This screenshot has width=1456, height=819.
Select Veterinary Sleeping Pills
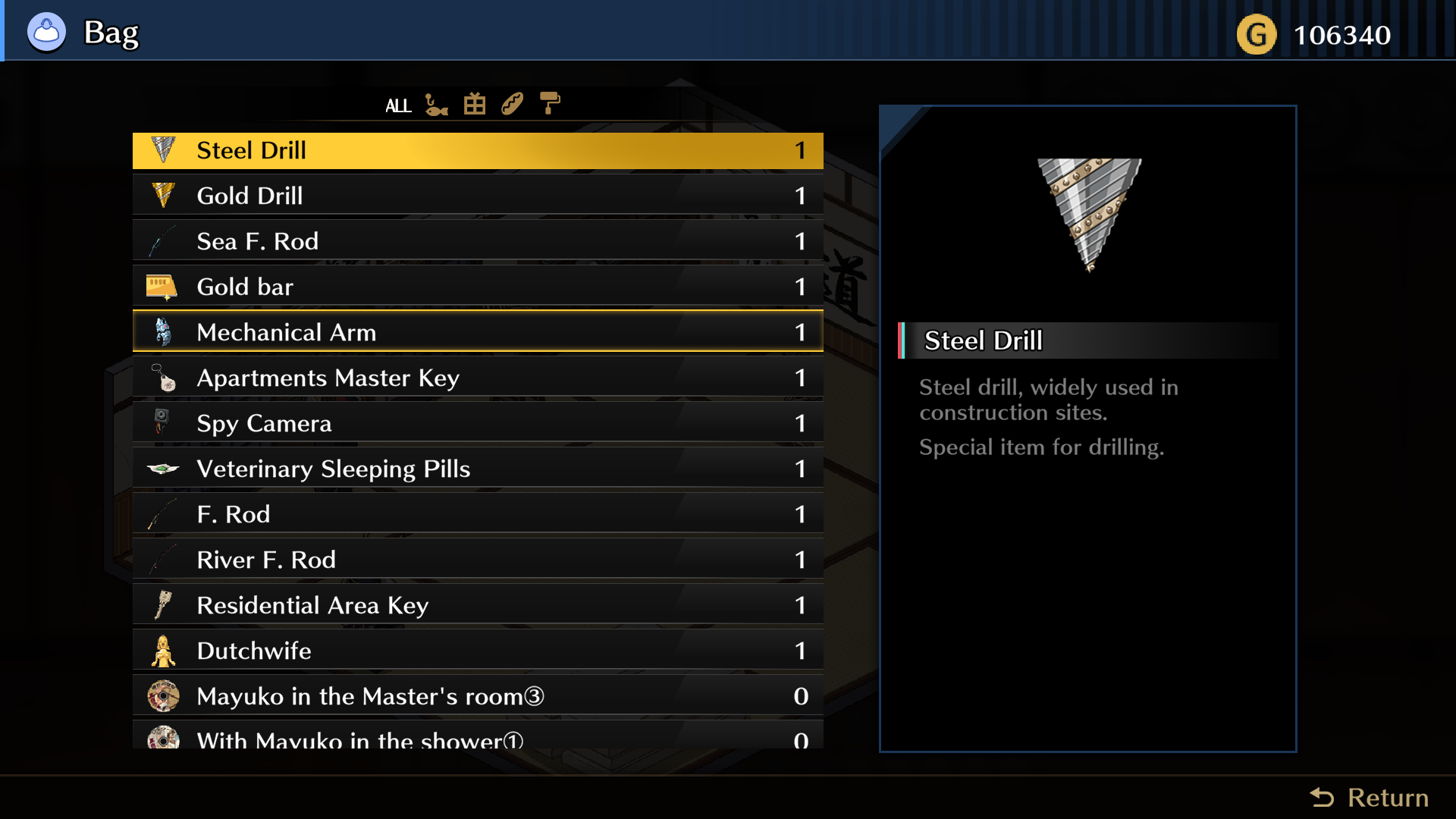(478, 469)
